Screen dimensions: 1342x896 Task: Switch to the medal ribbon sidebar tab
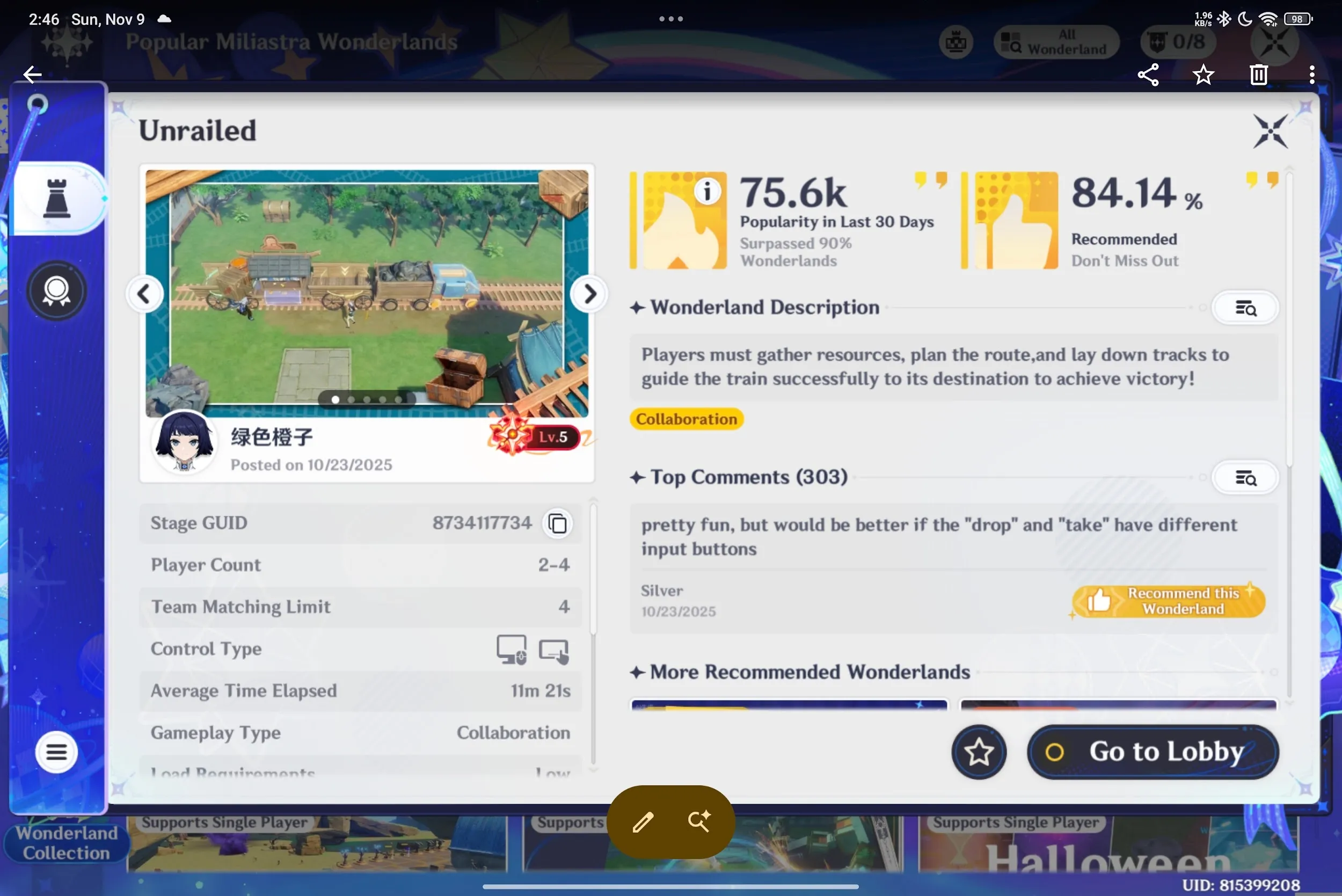click(56, 290)
